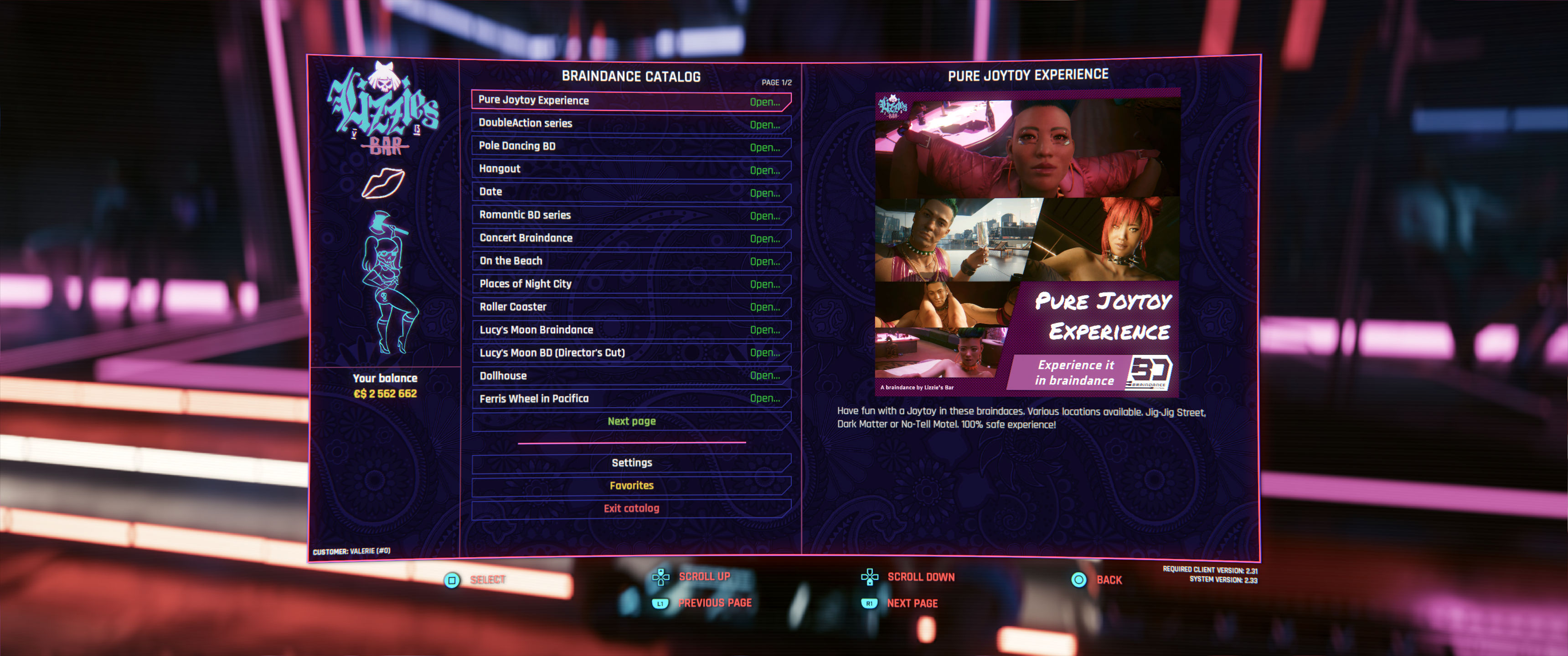Select the Date braindance entry
This screenshot has height=656, width=1568.
coord(630,192)
